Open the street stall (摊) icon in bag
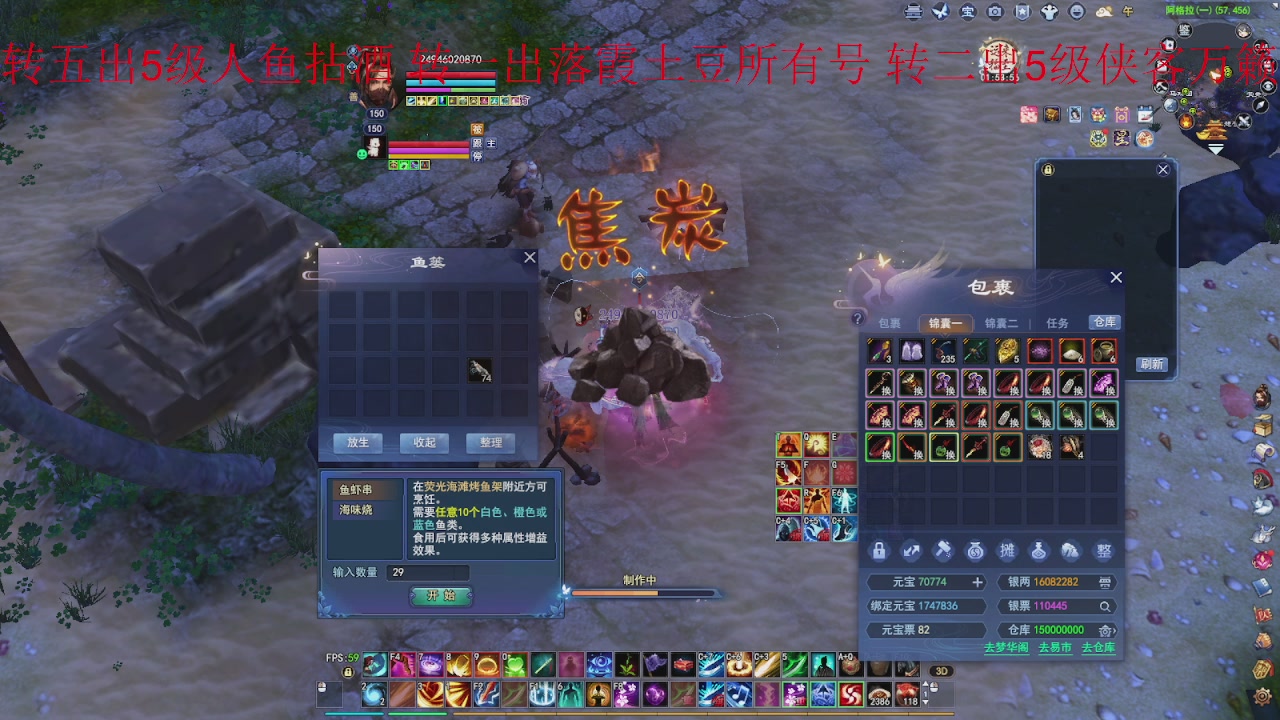 (x=1007, y=550)
